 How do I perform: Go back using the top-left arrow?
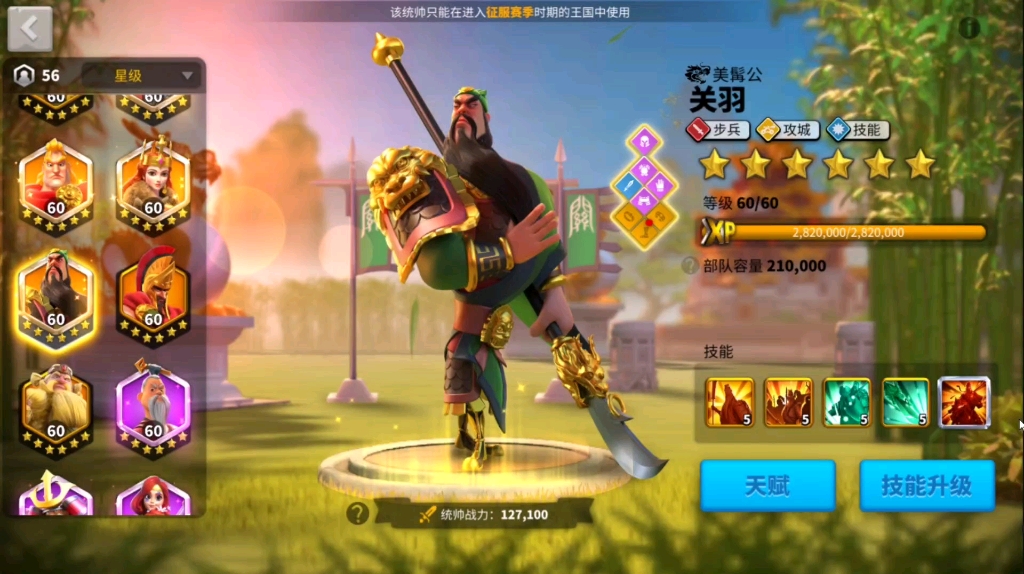click(30, 29)
